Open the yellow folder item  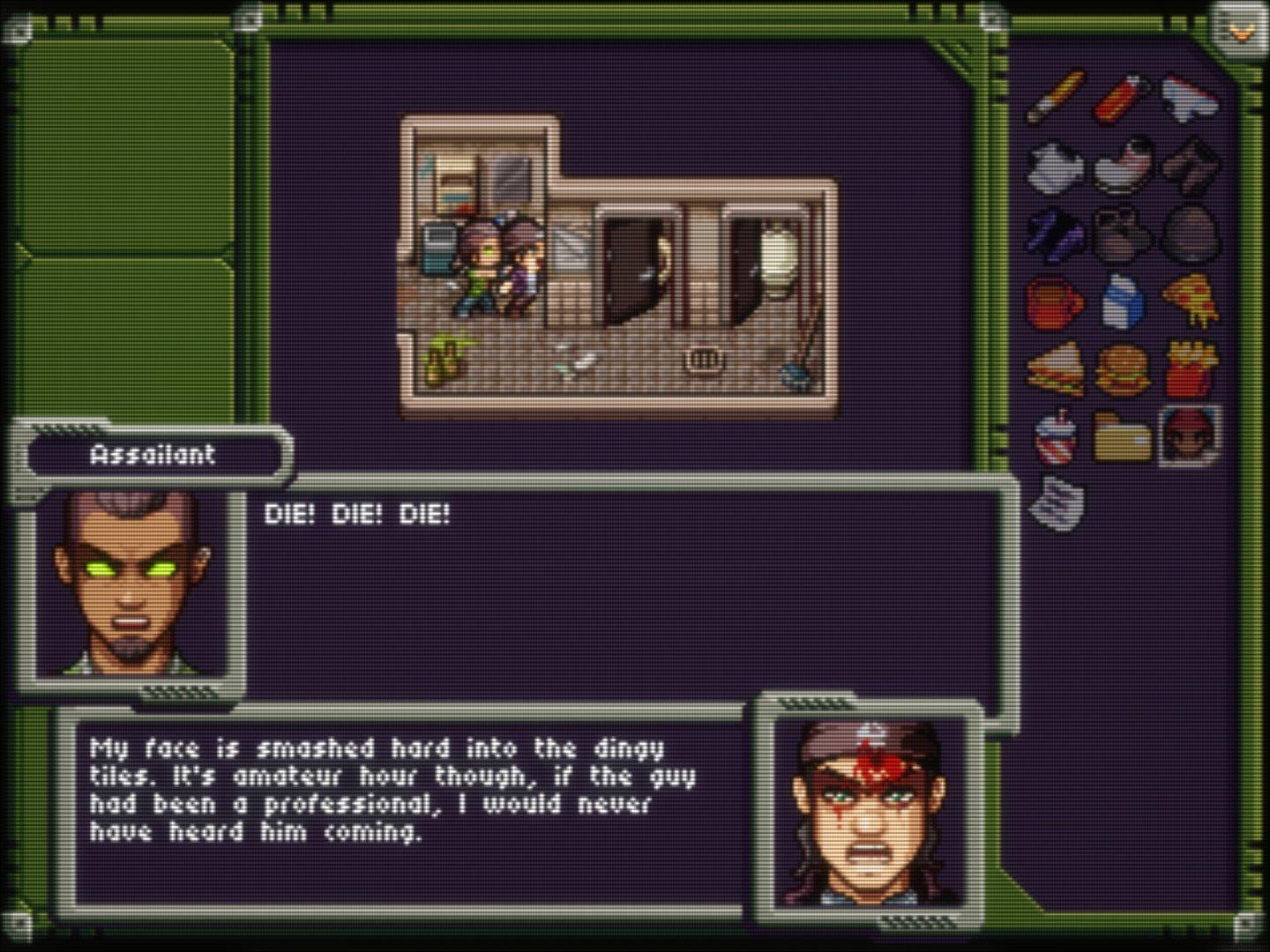1122,437
